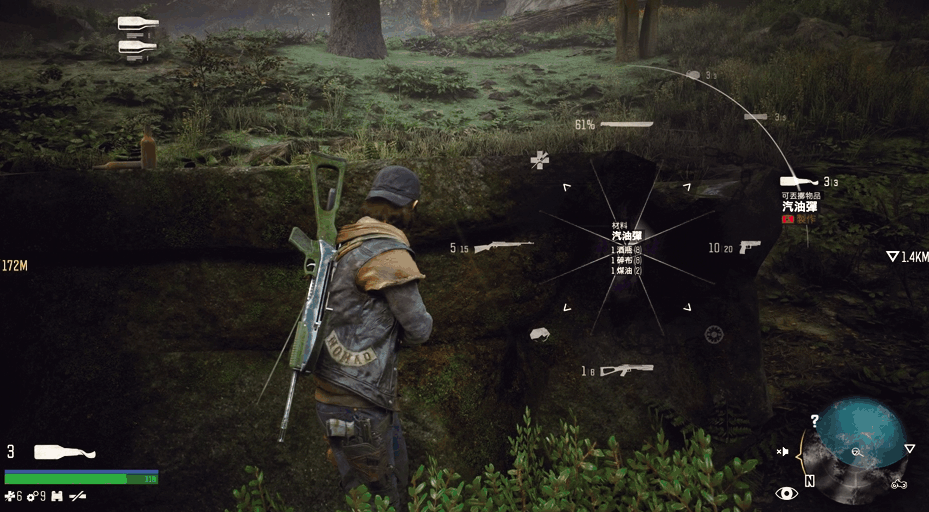Click the question mark marker on minimap

(x=815, y=421)
